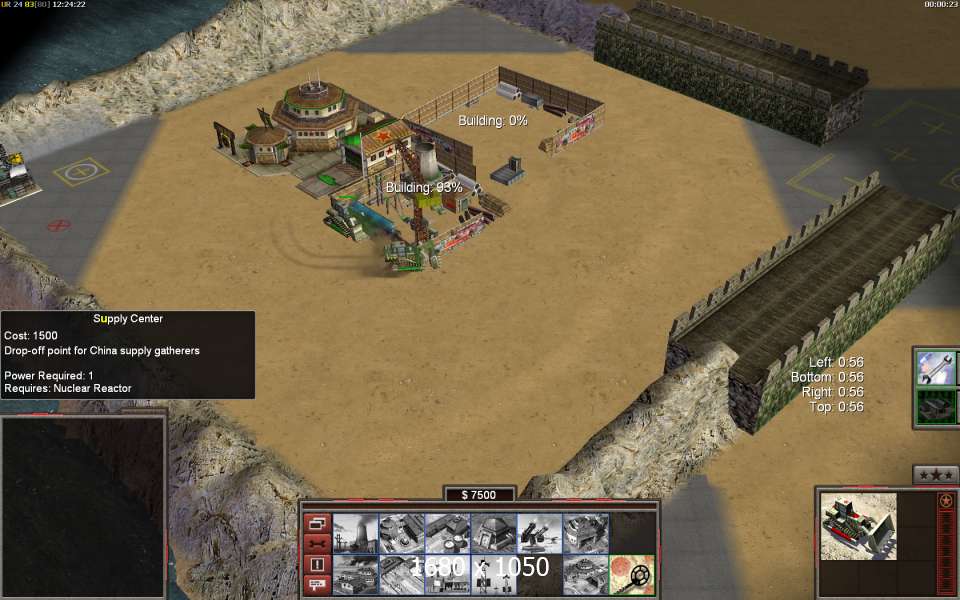Activate the mine detector clear mines command
This screenshot has height=600, width=960.
pyautogui.click(x=631, y=575)
